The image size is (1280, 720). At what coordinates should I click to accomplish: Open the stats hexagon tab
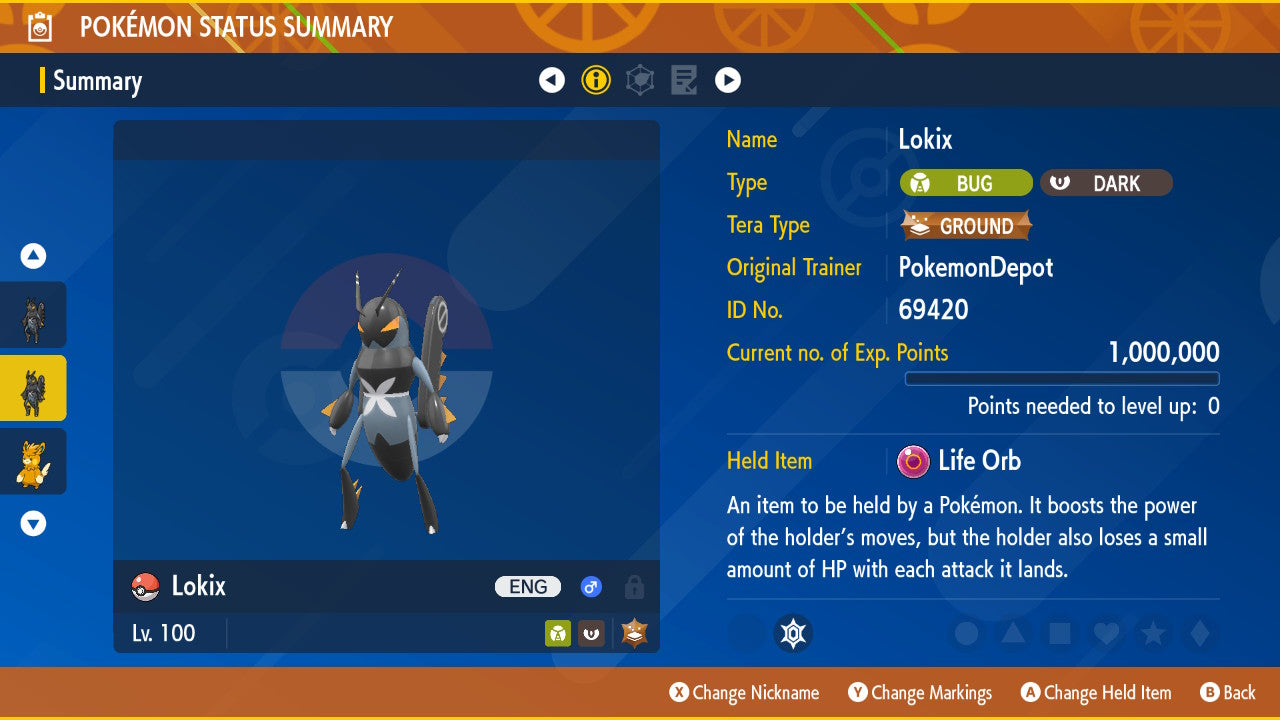[x=640, y=80]
